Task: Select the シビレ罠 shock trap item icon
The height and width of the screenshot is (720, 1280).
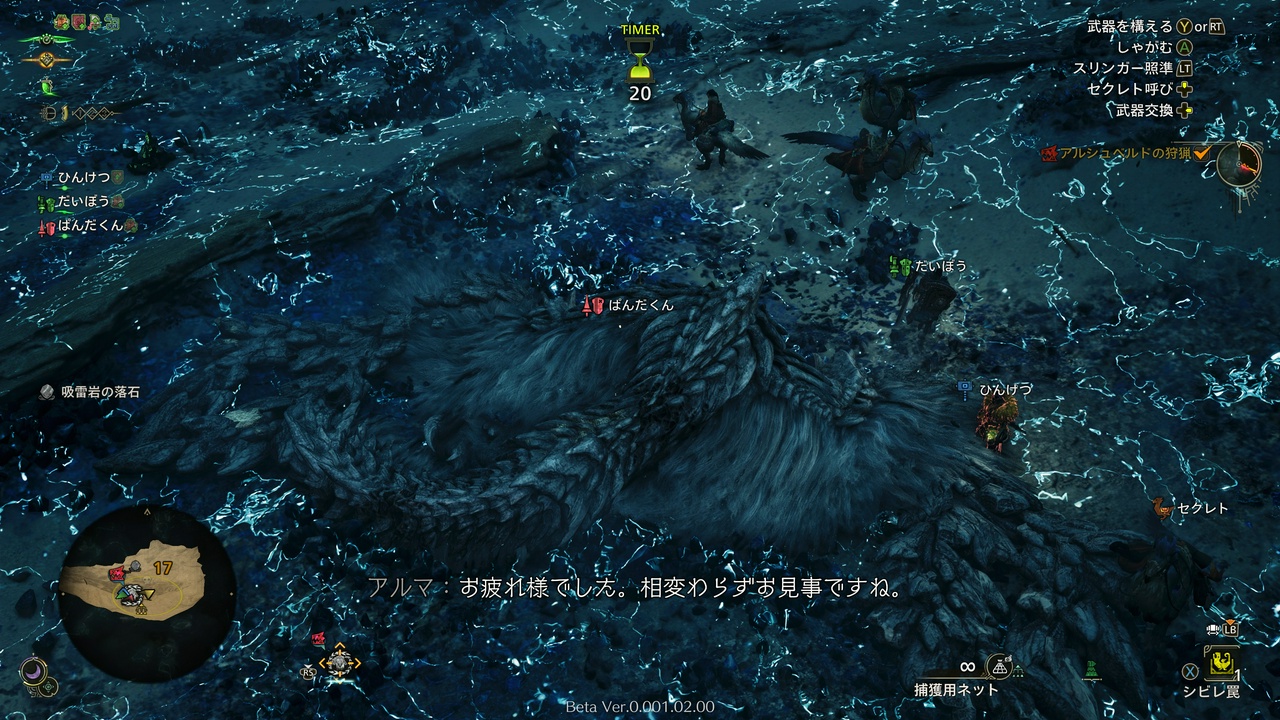Action: pyautogui.click(x=1220, y=666)
